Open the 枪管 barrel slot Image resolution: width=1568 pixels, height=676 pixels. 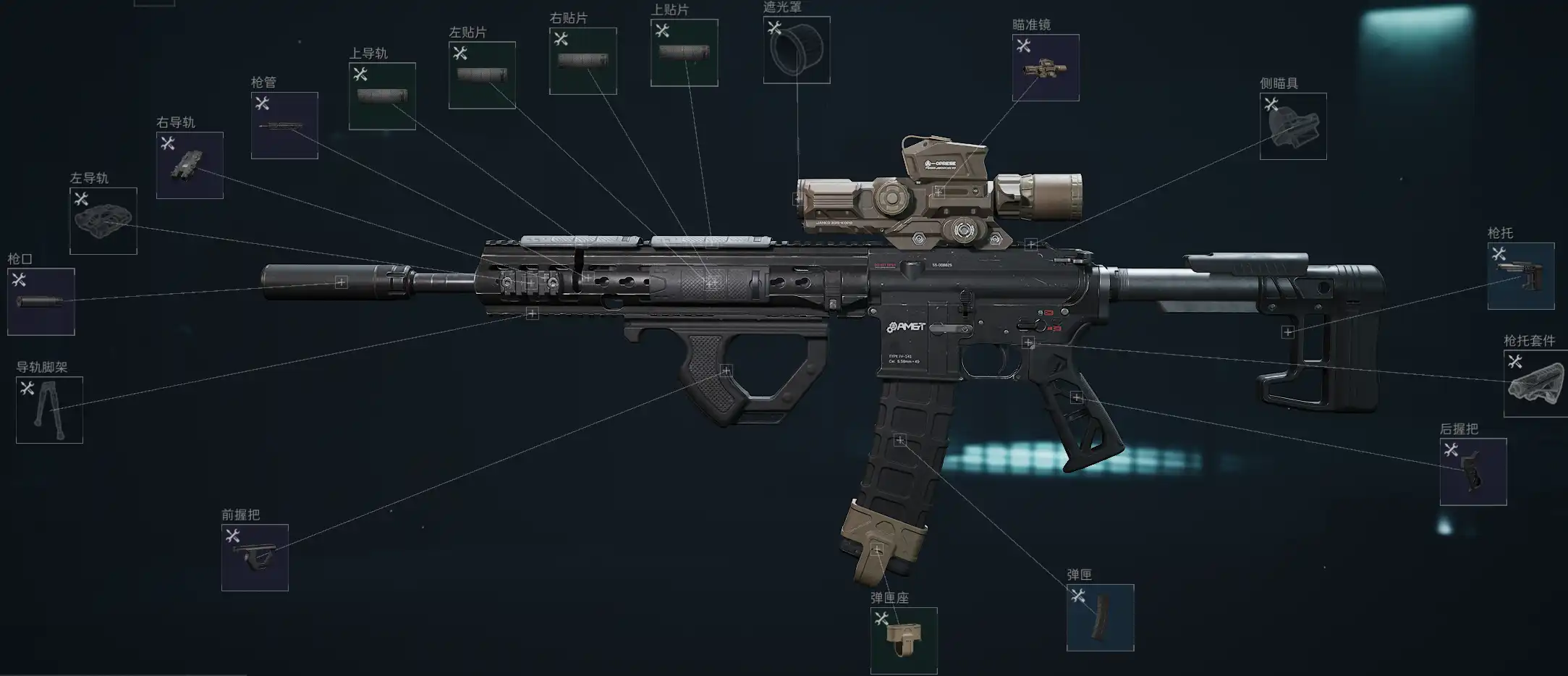coord(284,125)
